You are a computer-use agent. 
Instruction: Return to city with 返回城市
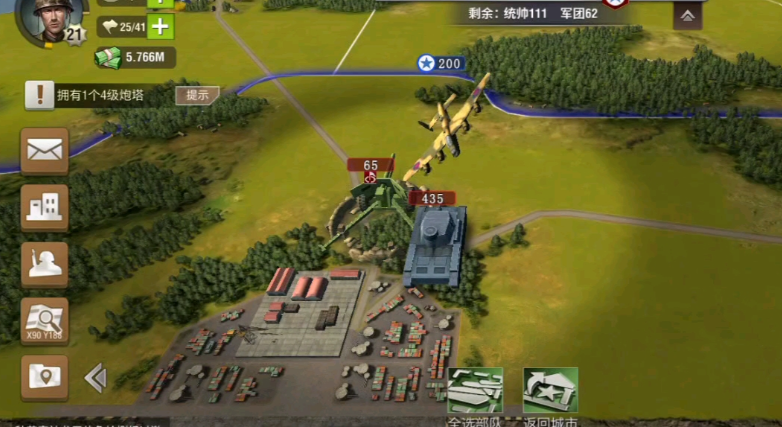coord(550,392)
